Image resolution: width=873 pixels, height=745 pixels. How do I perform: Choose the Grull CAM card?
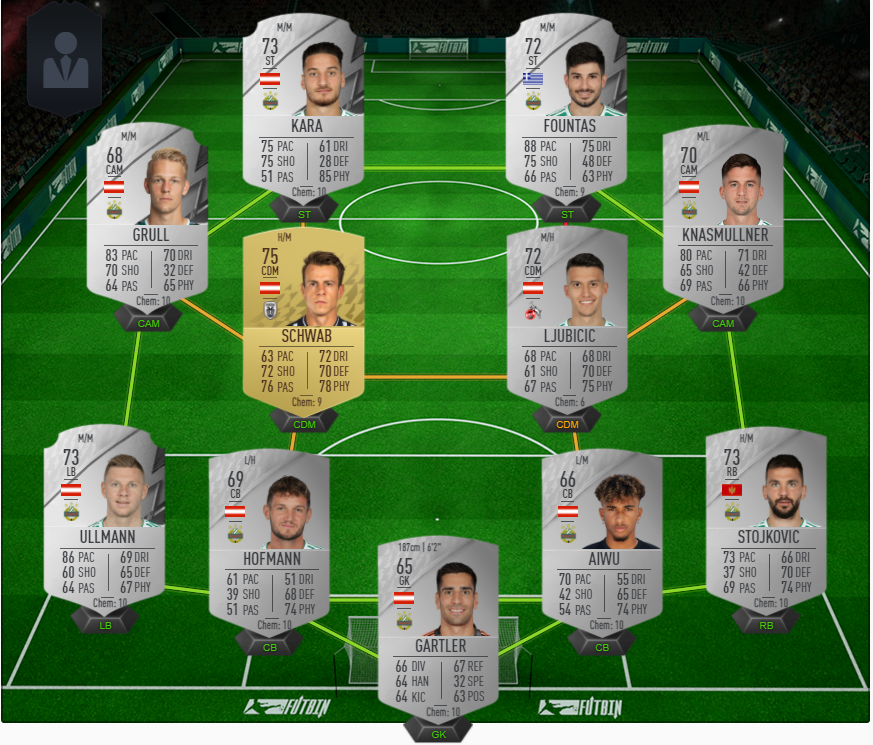coord(147,213)
